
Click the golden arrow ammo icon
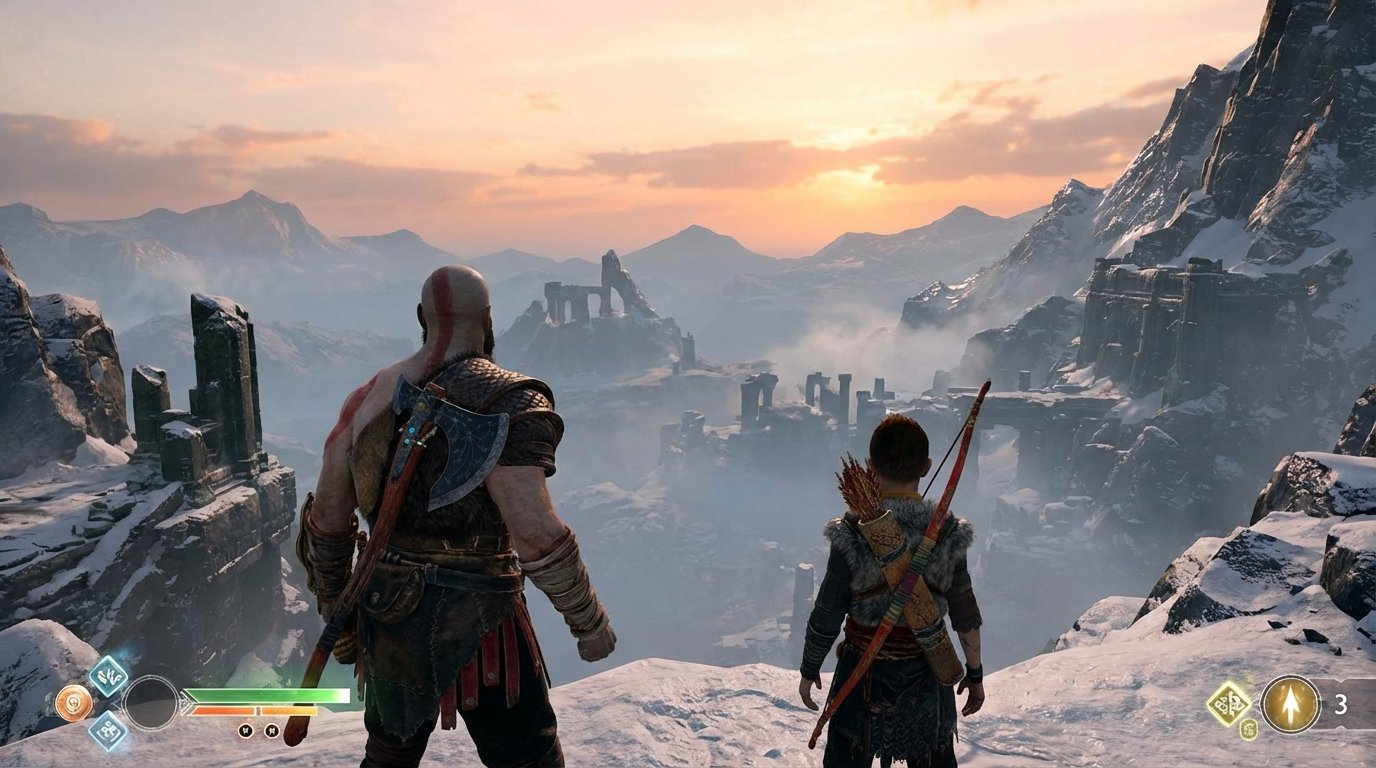tap(1290, 704)
